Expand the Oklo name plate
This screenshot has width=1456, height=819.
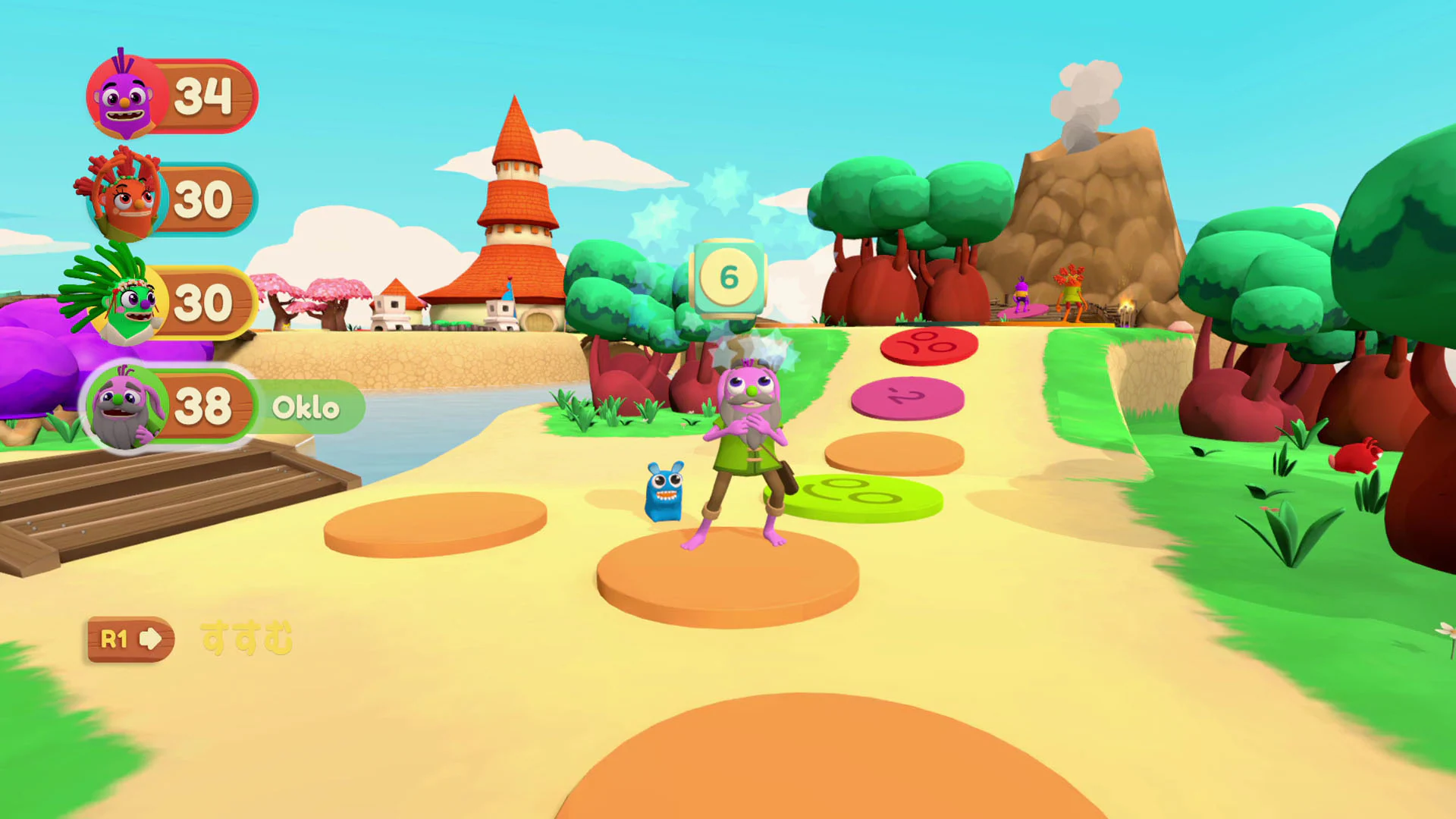coord(303,407)
